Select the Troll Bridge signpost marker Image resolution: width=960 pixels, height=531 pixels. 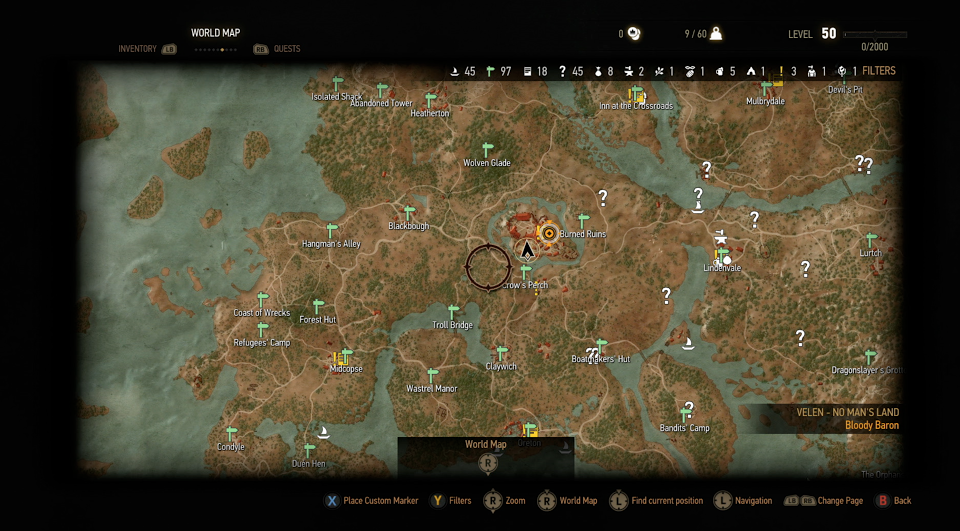pyautogui.click(x=453, y=312)
